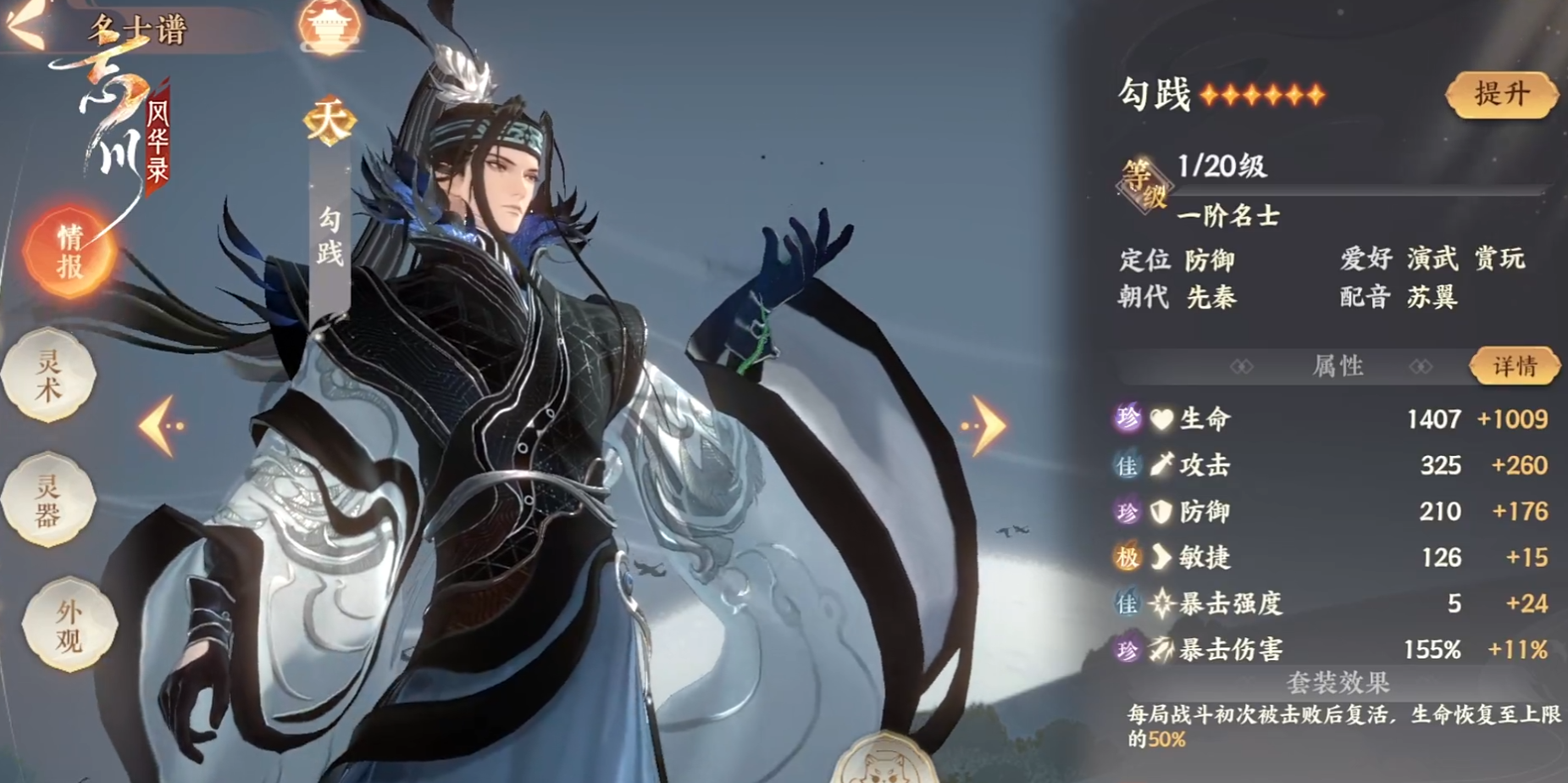View next character with right arrow
The width and height of the screenshot is (1568, 783).
tap(984, 425)
